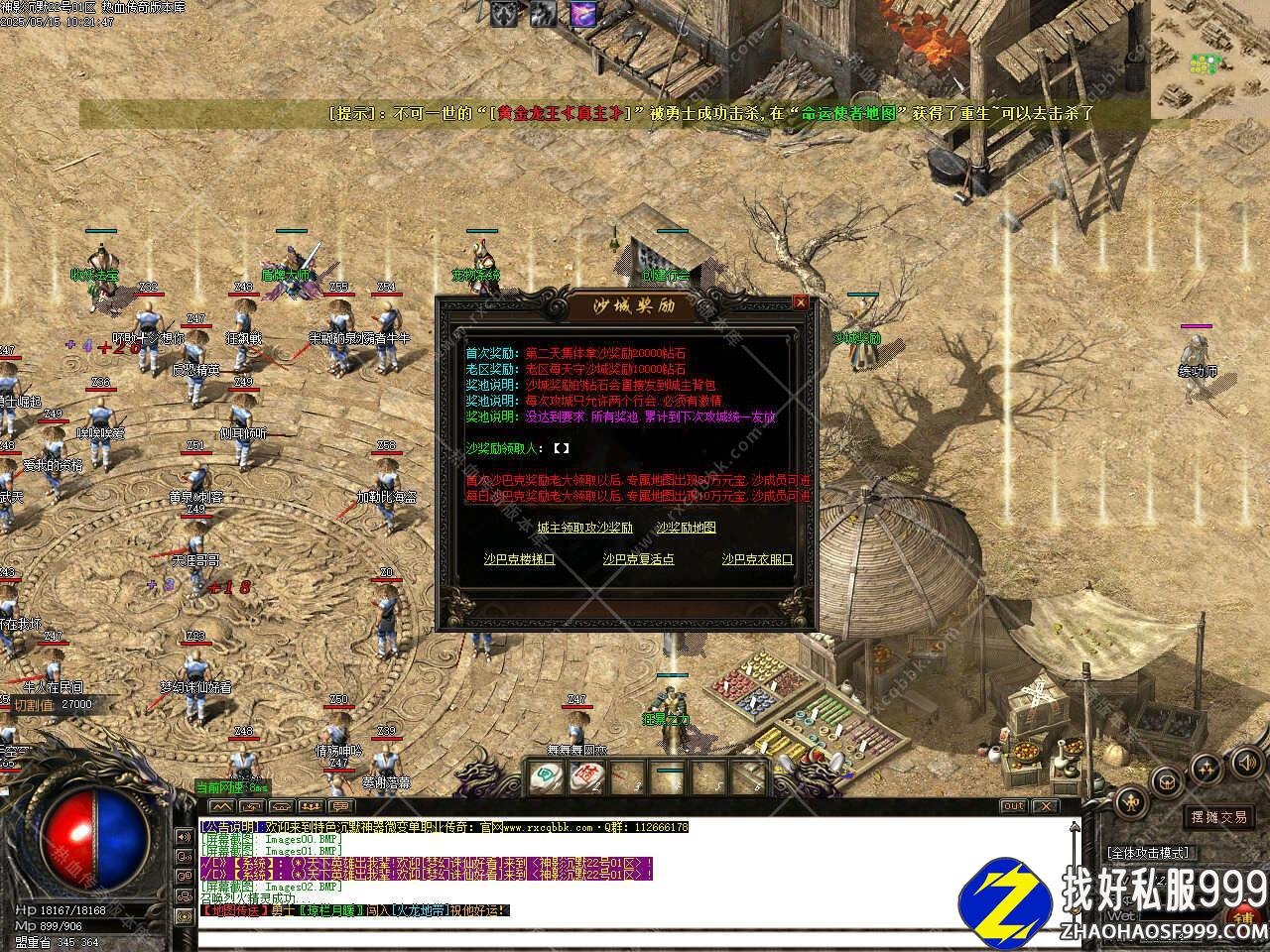The height and width of the screenshot is (952, 1270).
Task: Use the red-marked stone in second hotbar slot
Action: click(587, 775)
